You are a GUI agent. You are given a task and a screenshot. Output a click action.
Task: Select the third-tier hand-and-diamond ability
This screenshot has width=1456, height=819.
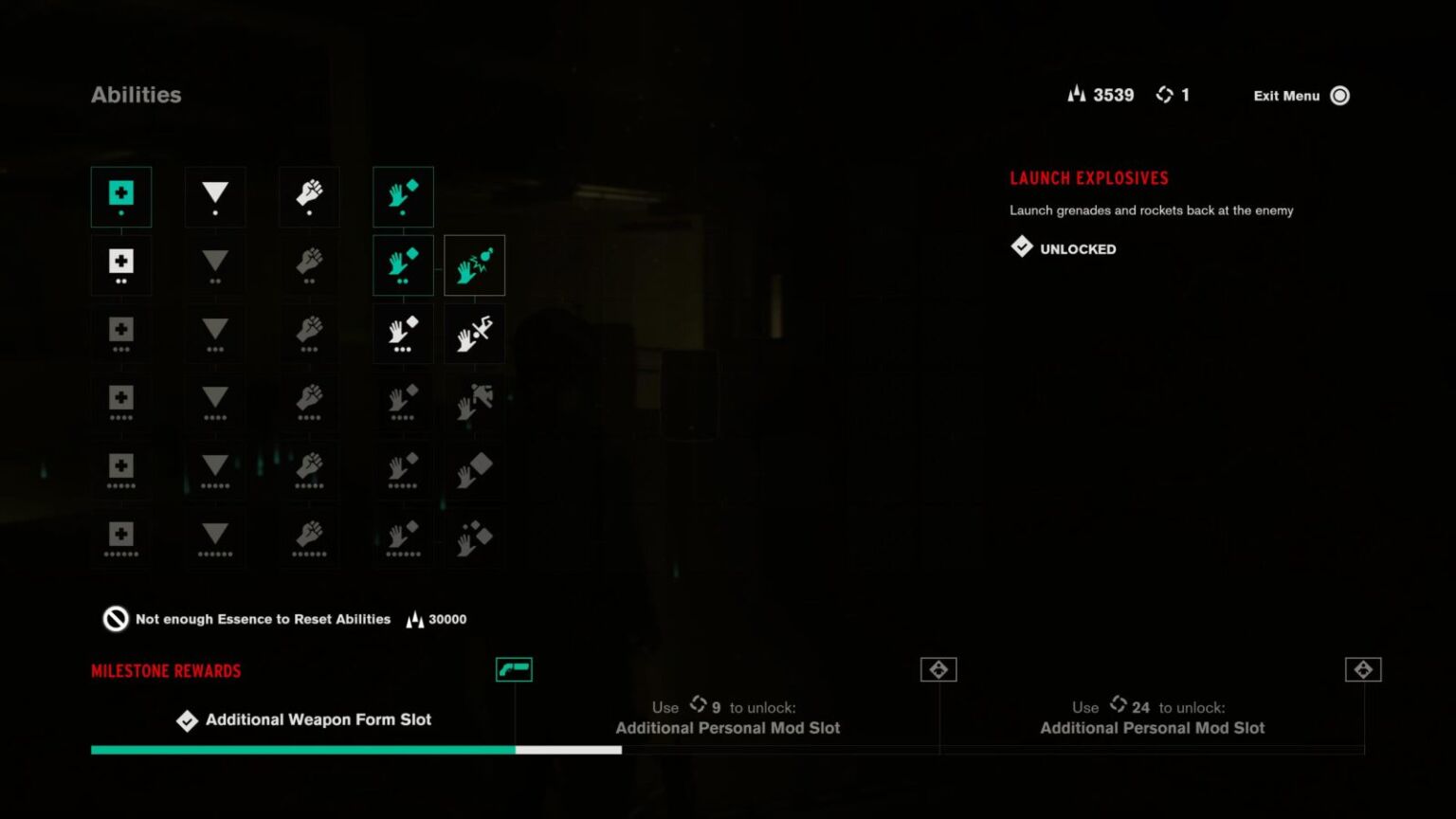403,334
